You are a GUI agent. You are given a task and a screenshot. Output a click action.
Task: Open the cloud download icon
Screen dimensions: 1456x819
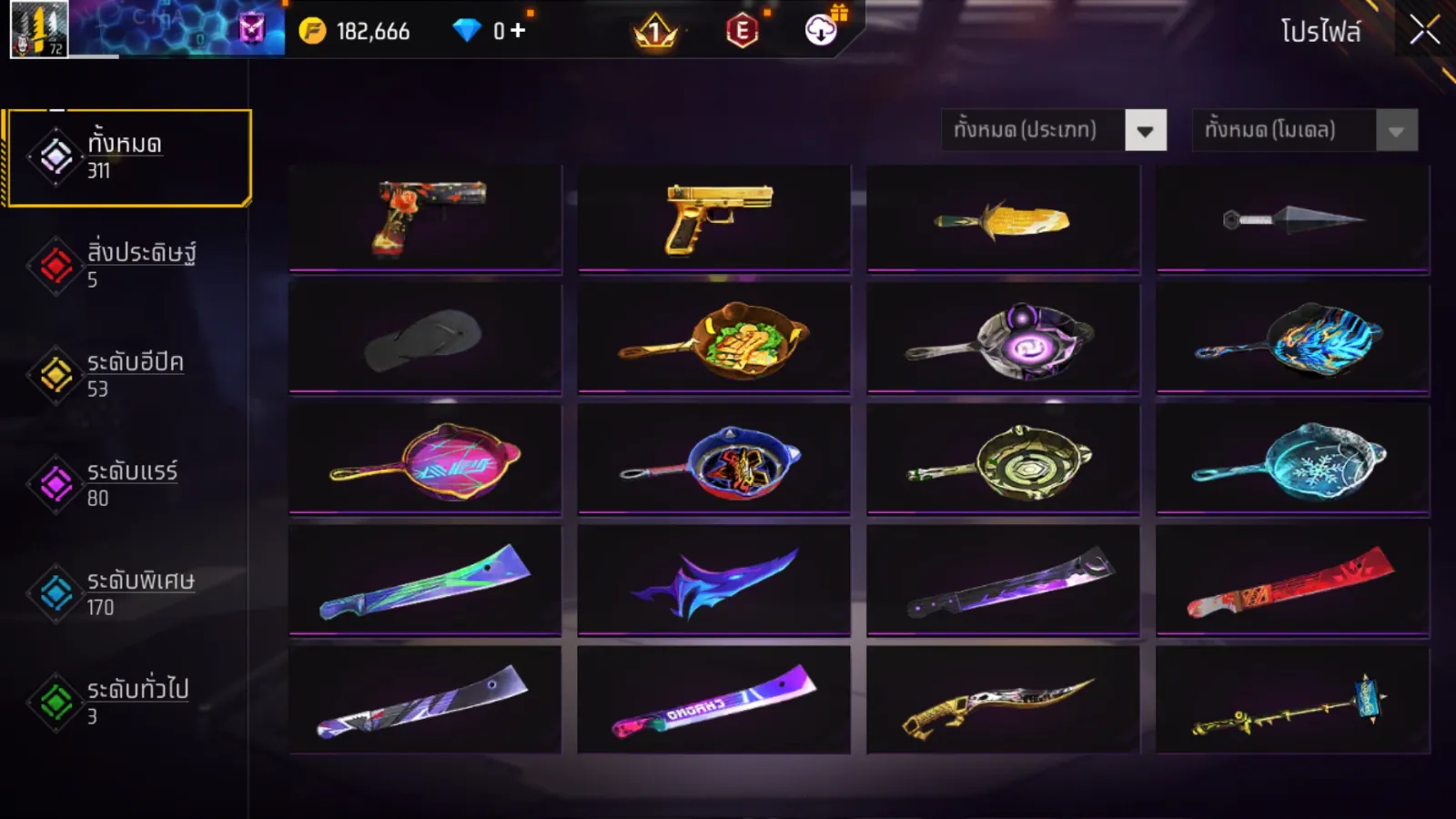tap(821, 31)
